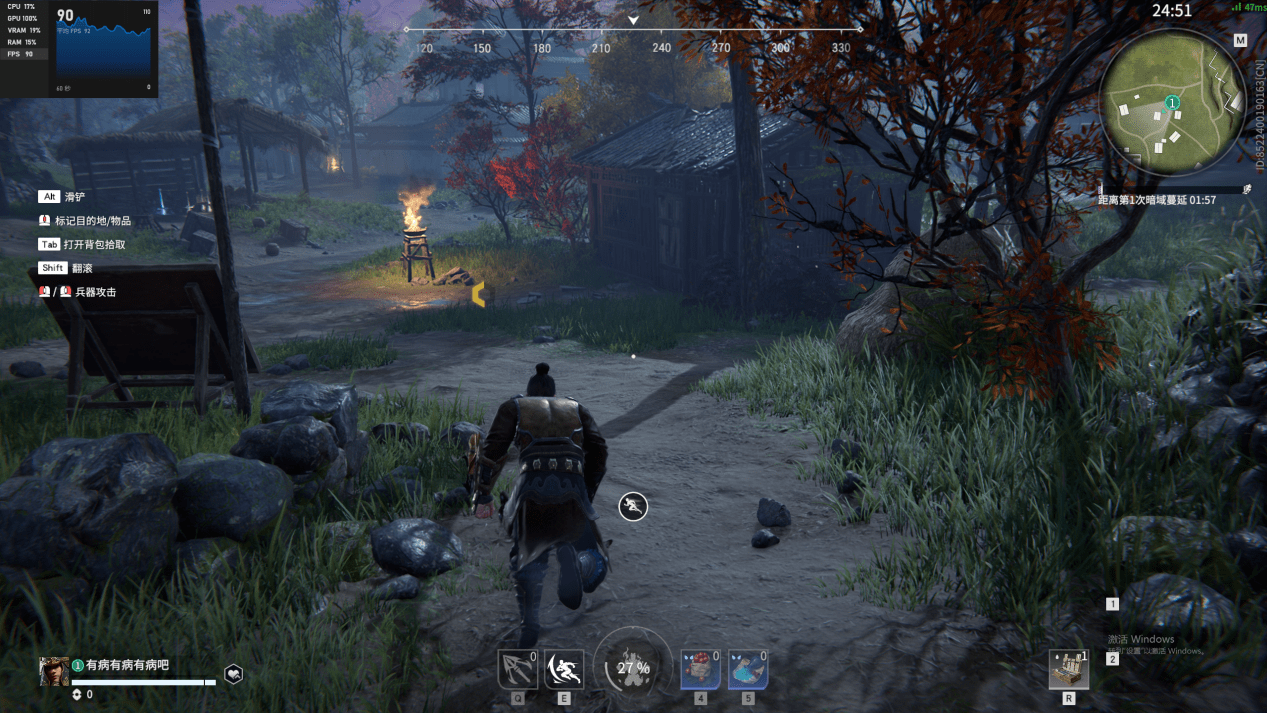Click the player portrait avatar
Image resolution: width=1267 pixels, height=713 pixels.
(x=53, y=671)
